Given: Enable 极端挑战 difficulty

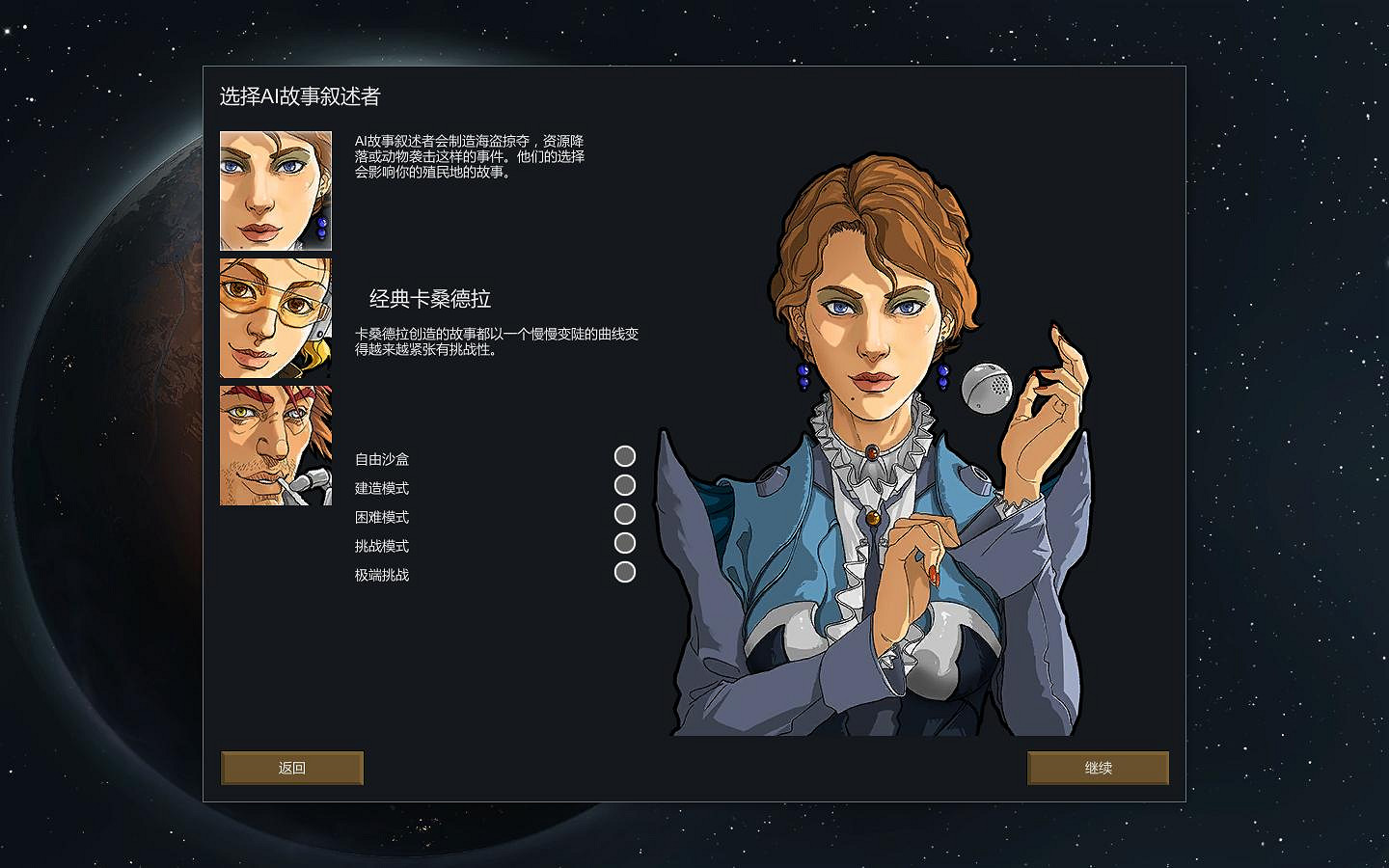Looking at the screenshot, I should pos(626,572).
